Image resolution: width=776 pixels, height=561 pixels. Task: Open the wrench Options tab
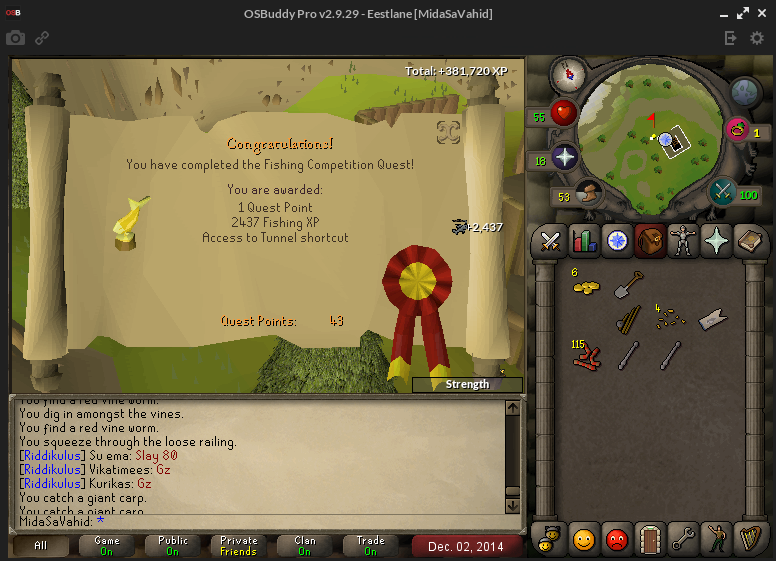coord(684,540)
